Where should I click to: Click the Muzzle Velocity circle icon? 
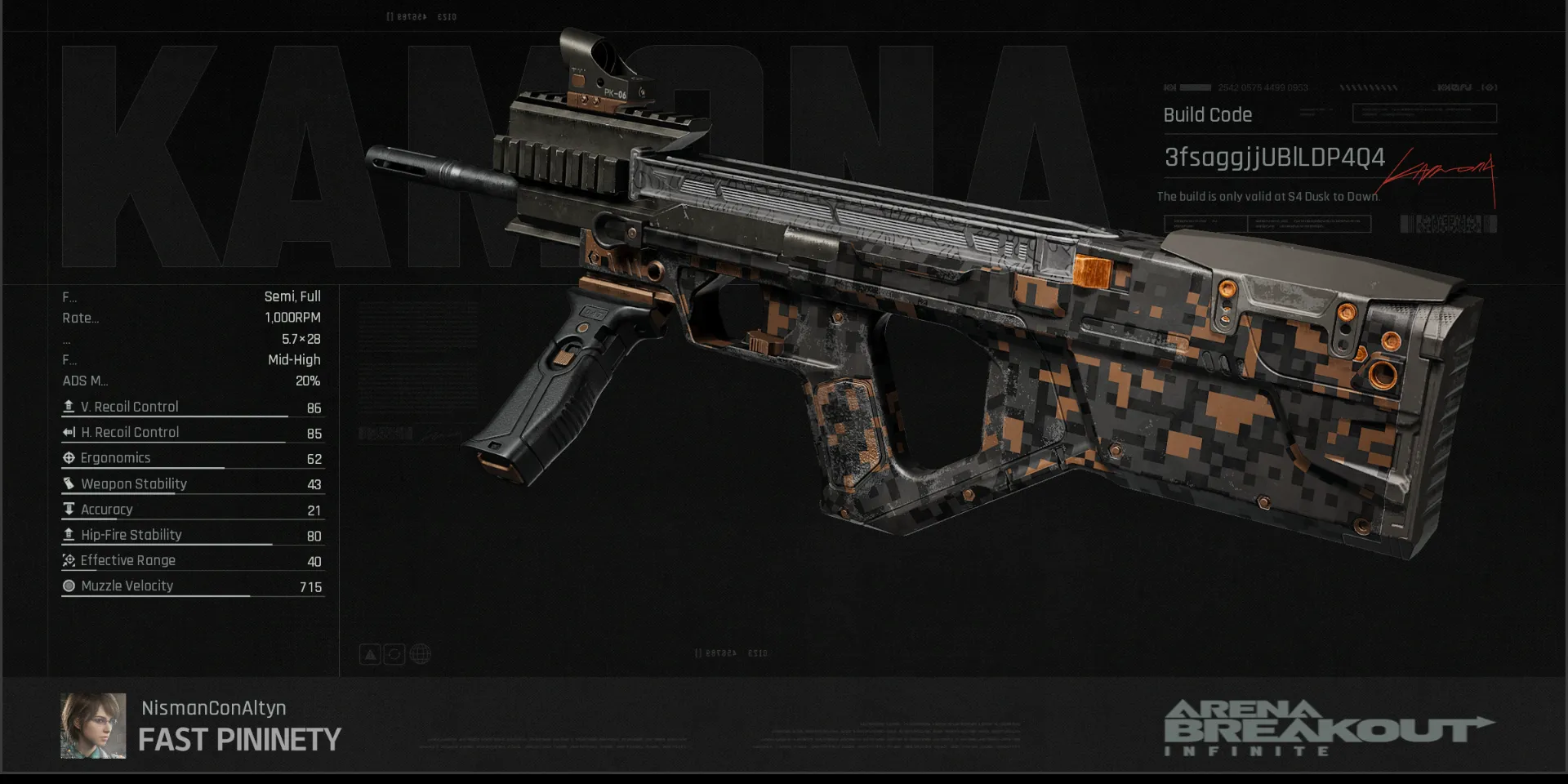pyautogui.click(x=69, y=586)
